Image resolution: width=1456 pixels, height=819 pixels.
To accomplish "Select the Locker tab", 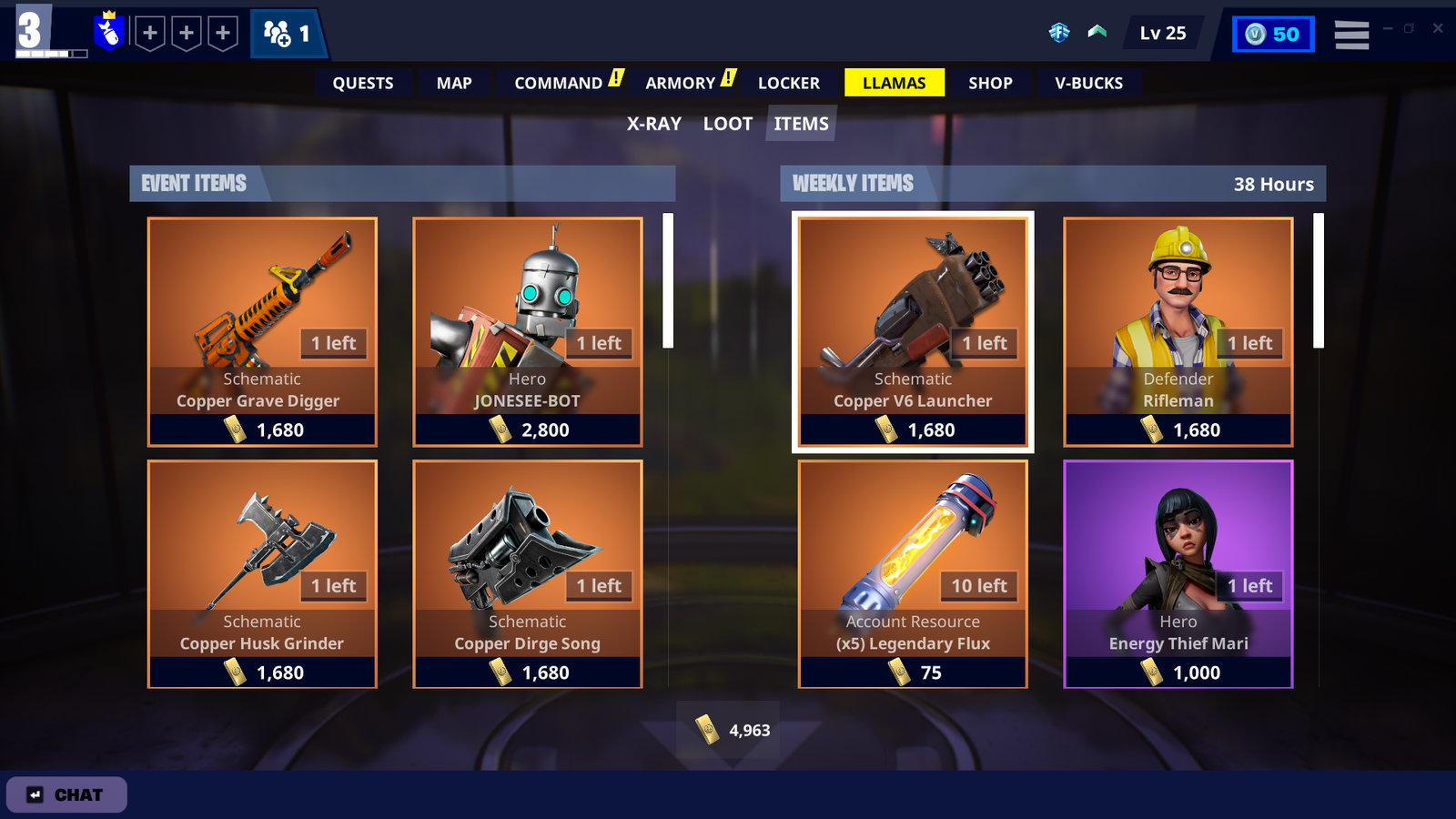I will (x=788, y=83).
